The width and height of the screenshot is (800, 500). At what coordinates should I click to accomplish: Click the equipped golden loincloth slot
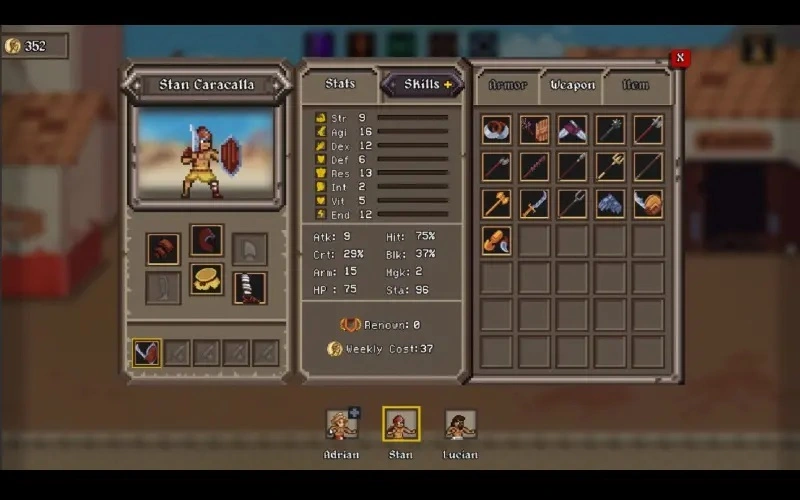207,280
